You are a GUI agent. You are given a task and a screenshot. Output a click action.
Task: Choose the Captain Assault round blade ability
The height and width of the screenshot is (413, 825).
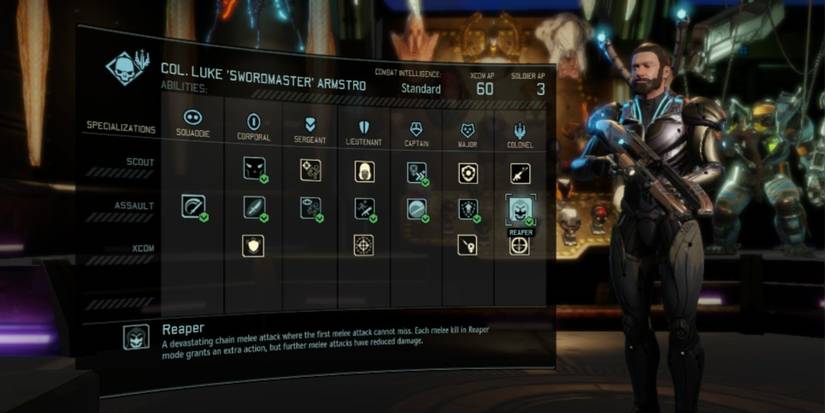pos(418,208)
